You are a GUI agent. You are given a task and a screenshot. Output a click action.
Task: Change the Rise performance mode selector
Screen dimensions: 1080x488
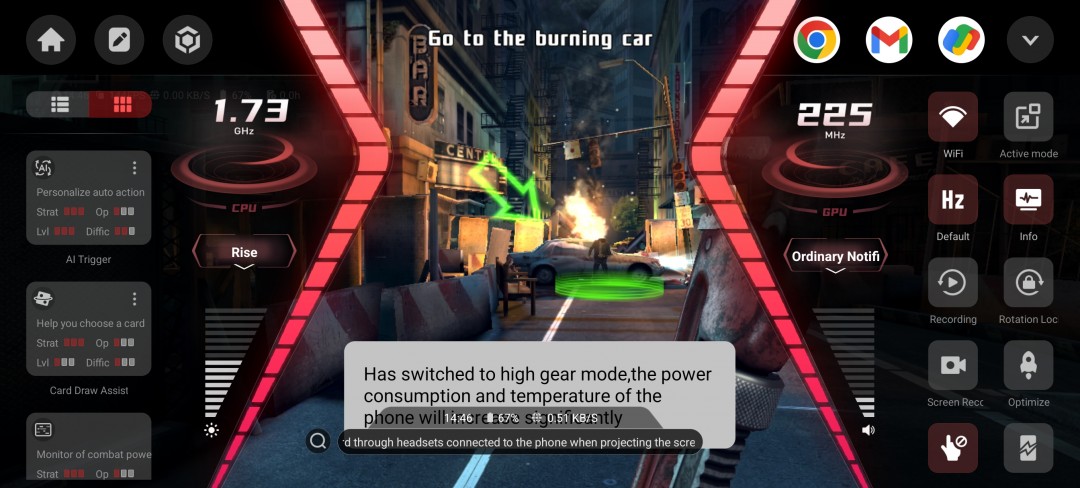pyautogui.click(x=244, y=253)
